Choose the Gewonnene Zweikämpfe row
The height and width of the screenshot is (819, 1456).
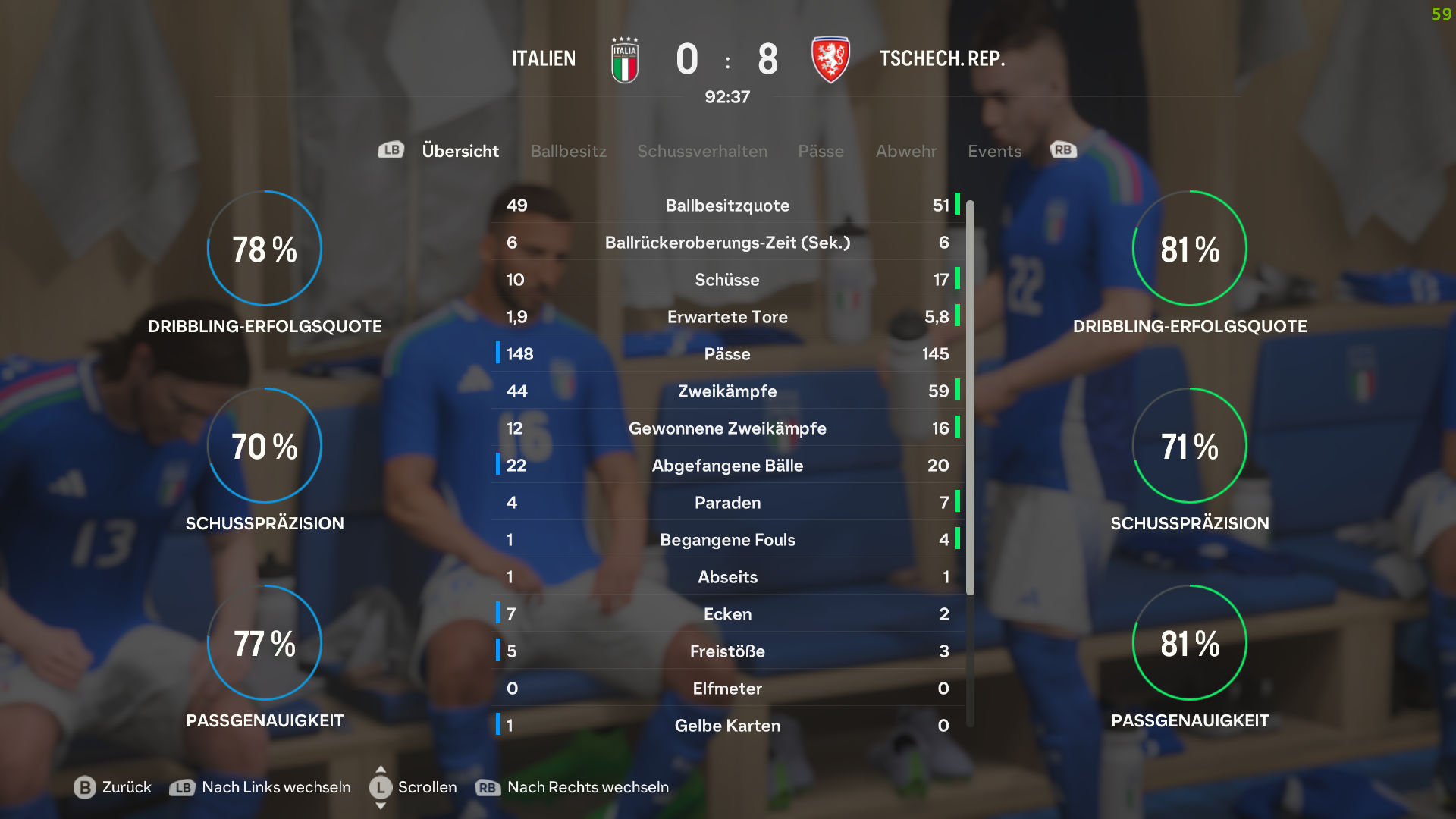(727, 428)
